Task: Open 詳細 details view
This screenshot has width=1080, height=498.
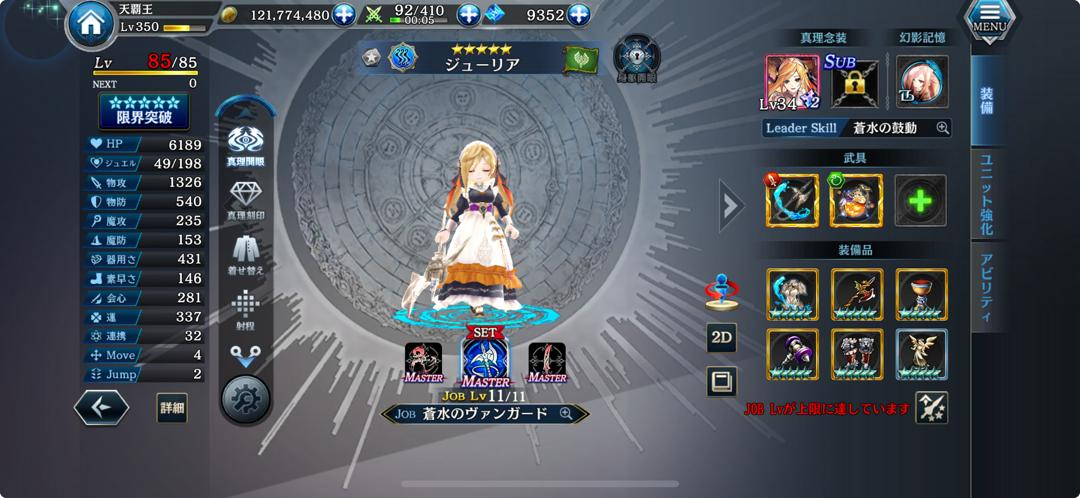Action: click(x=172, y=407)
